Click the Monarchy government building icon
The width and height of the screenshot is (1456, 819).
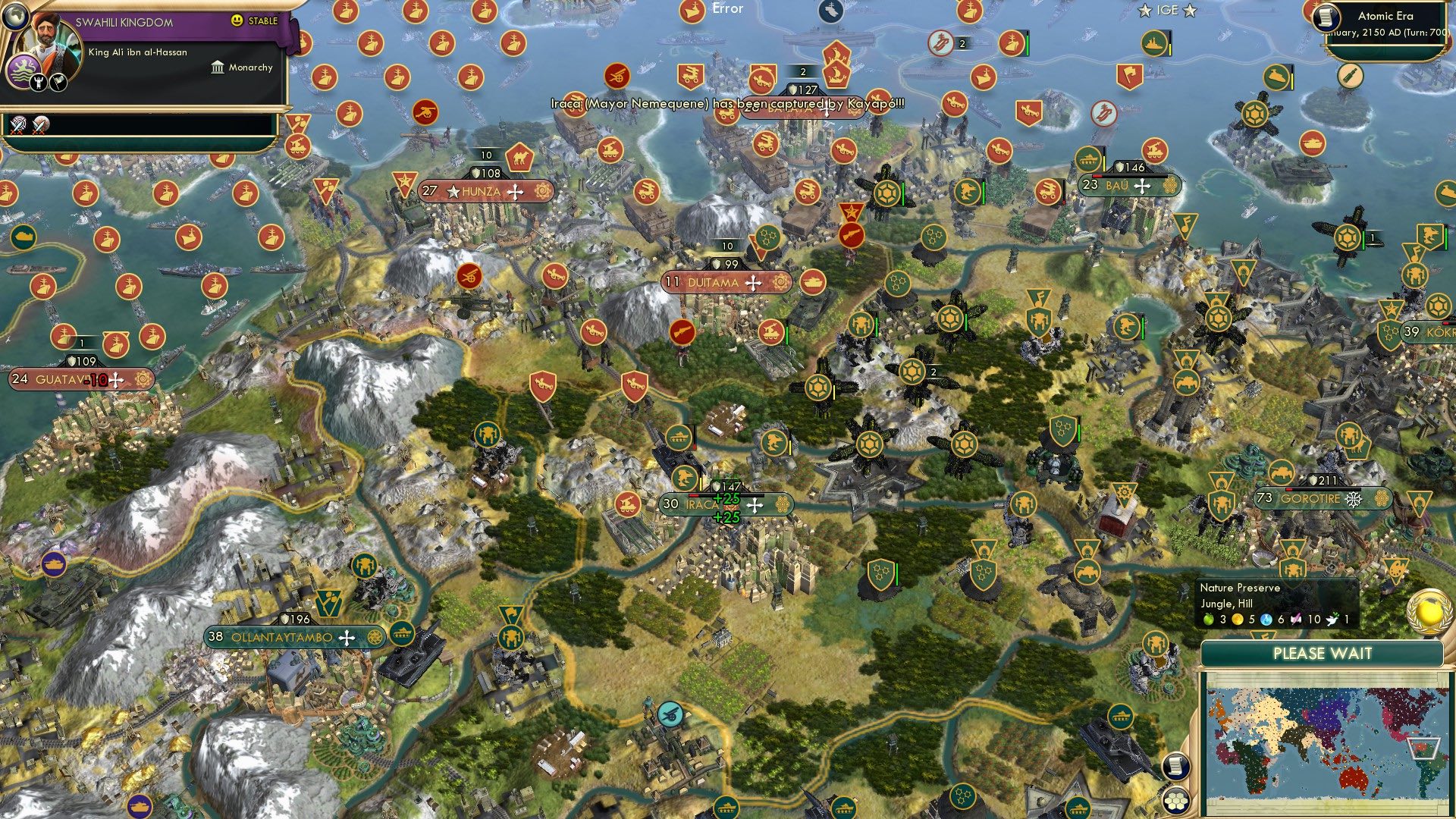coord(218,67)
